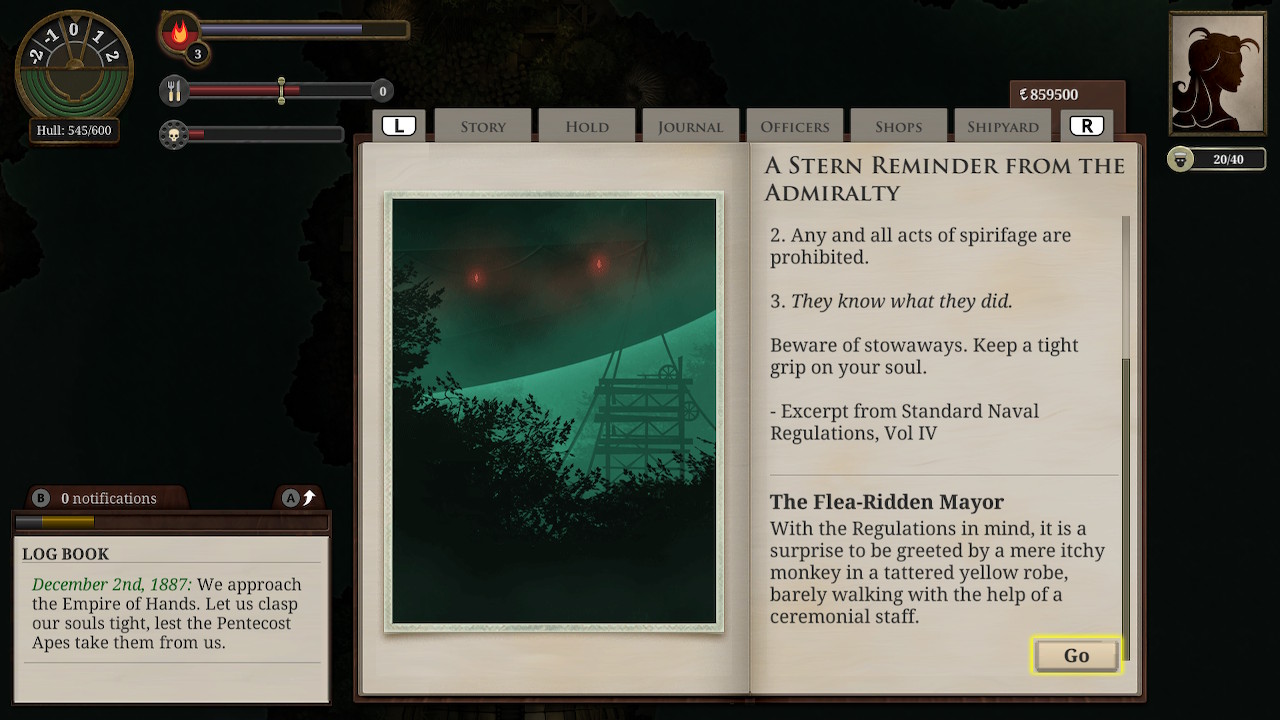
Task: Switch to the Shipyard tab
Action: point(1001,126)
